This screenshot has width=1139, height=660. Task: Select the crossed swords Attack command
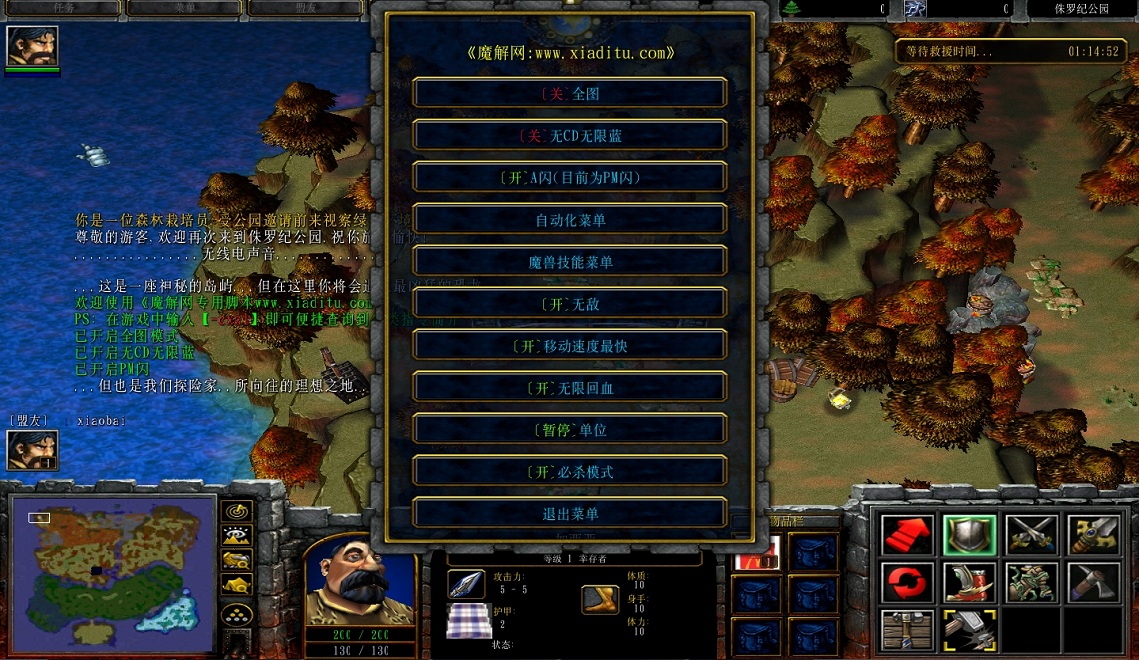1031,535
